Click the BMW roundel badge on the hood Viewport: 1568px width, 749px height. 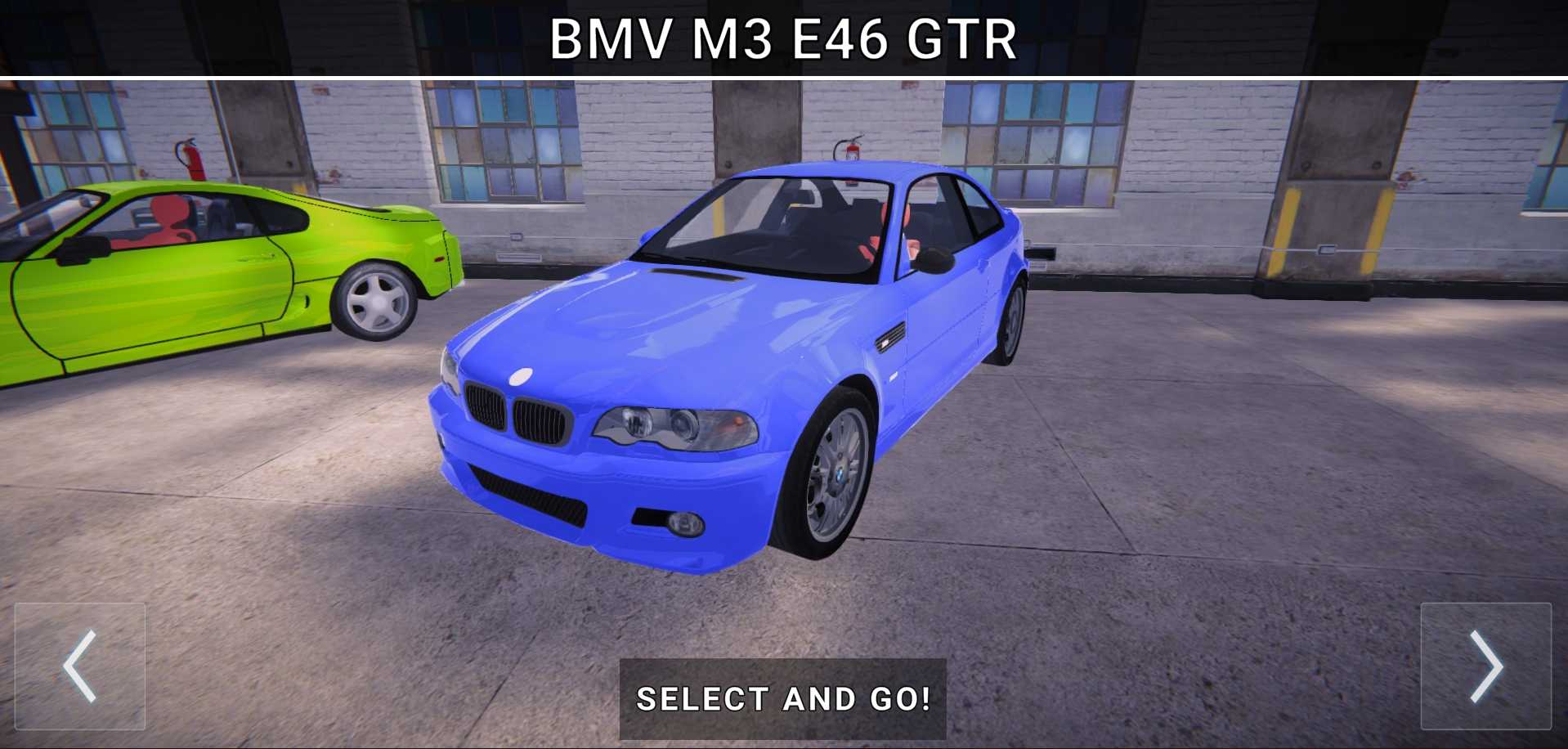(x=520, y=377)
